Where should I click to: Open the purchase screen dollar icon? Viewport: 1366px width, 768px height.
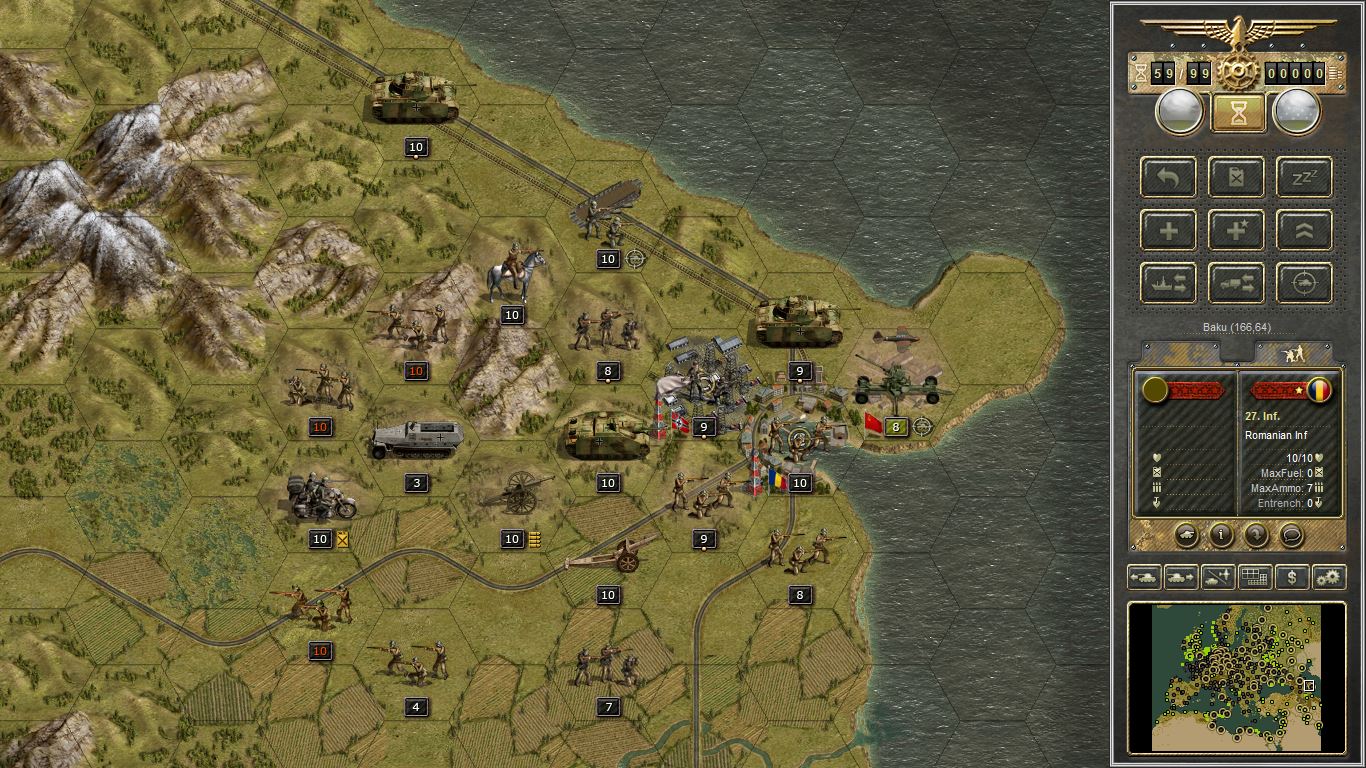1292,577
